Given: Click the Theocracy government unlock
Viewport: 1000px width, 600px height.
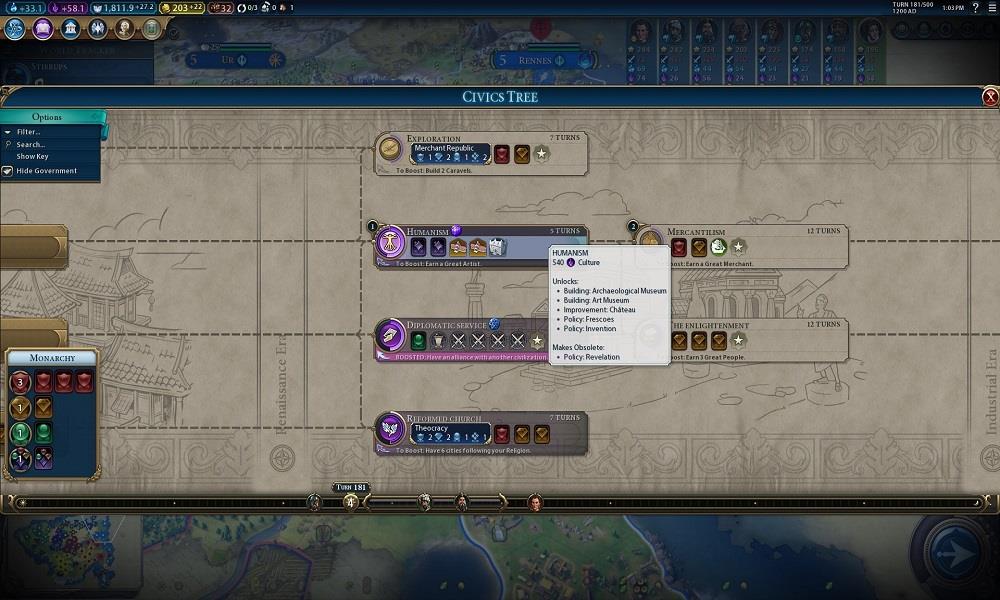Looking at the screenshot, I should tap(450, 431).
